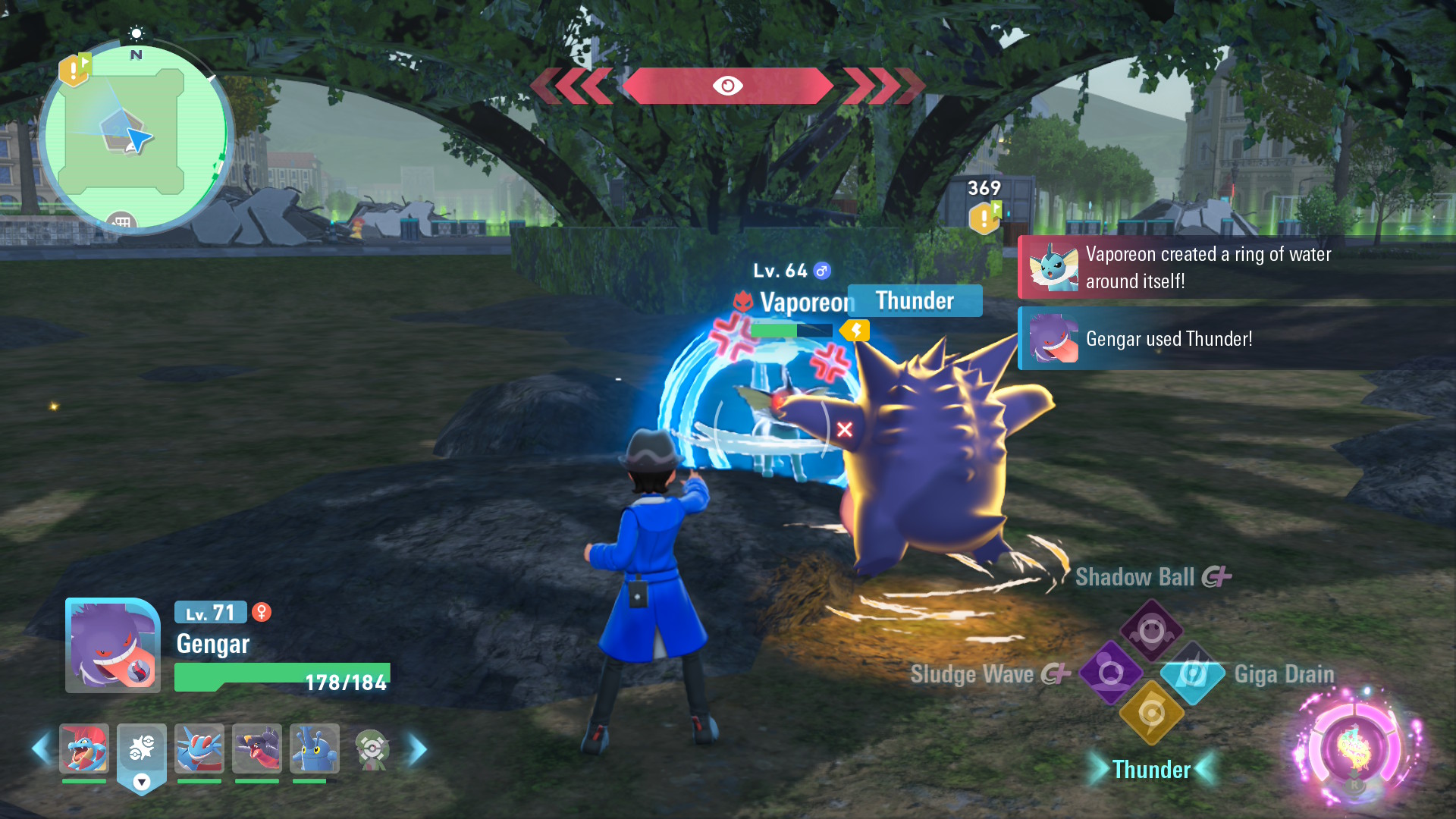The image size is (1456, 819).
Task: Click the red eye alert banner
Action: coord(727,86)
